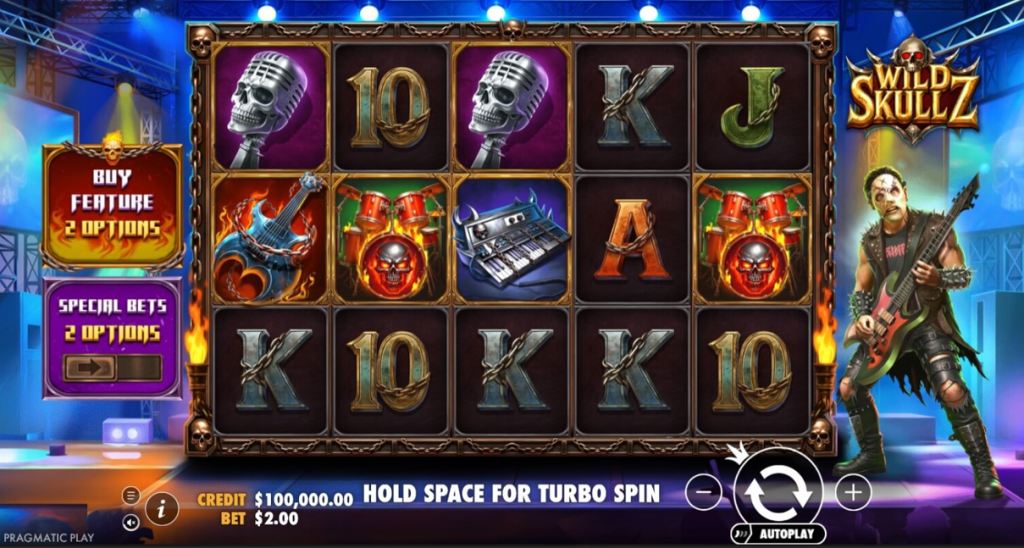This screenshot has height=548, width=1024.
Task: Spin the reels with the circular arrows button
Action: coord(778,489)
